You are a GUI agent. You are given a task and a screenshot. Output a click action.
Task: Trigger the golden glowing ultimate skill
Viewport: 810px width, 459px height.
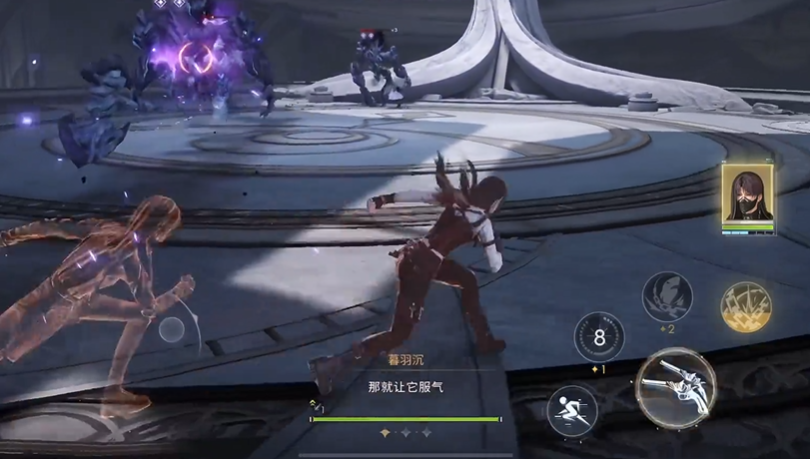746,307
